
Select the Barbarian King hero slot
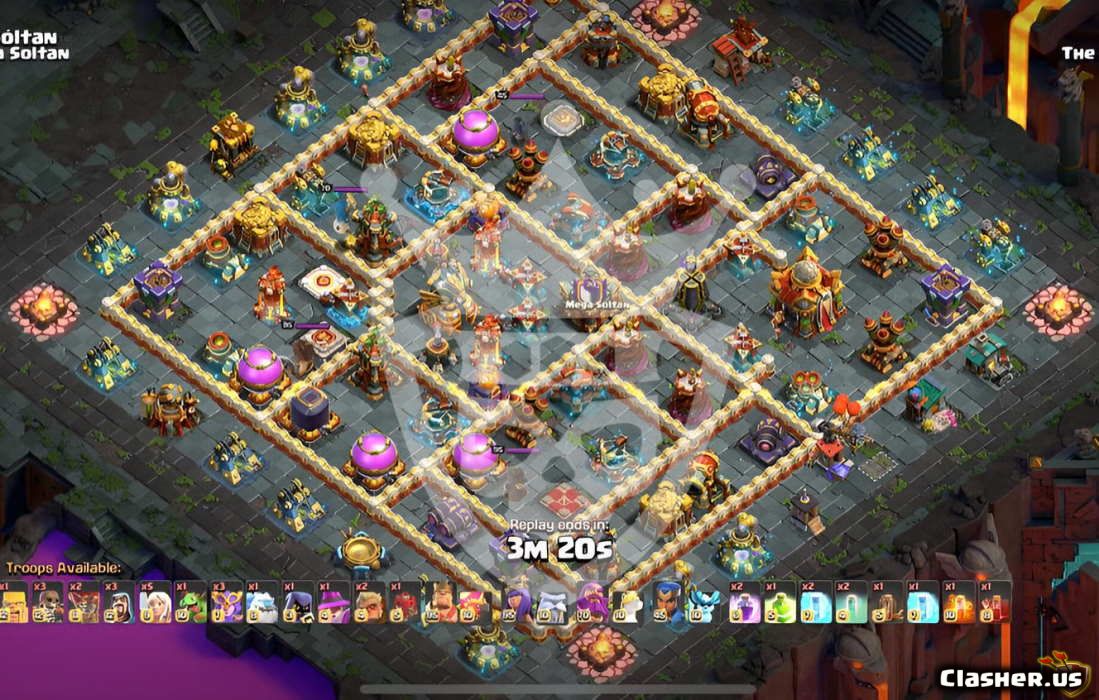pyautogui.click(x=441, y=604)
